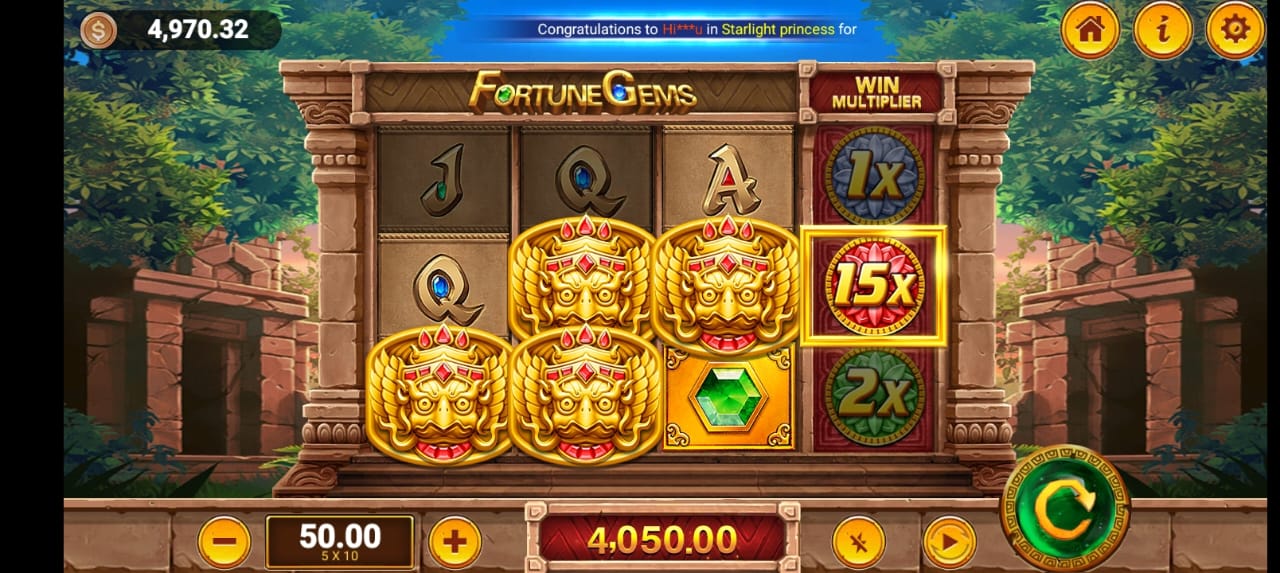The image size is (1280, 573).
Task: Toggle the turbo spin button
Action: click(858, 542)
